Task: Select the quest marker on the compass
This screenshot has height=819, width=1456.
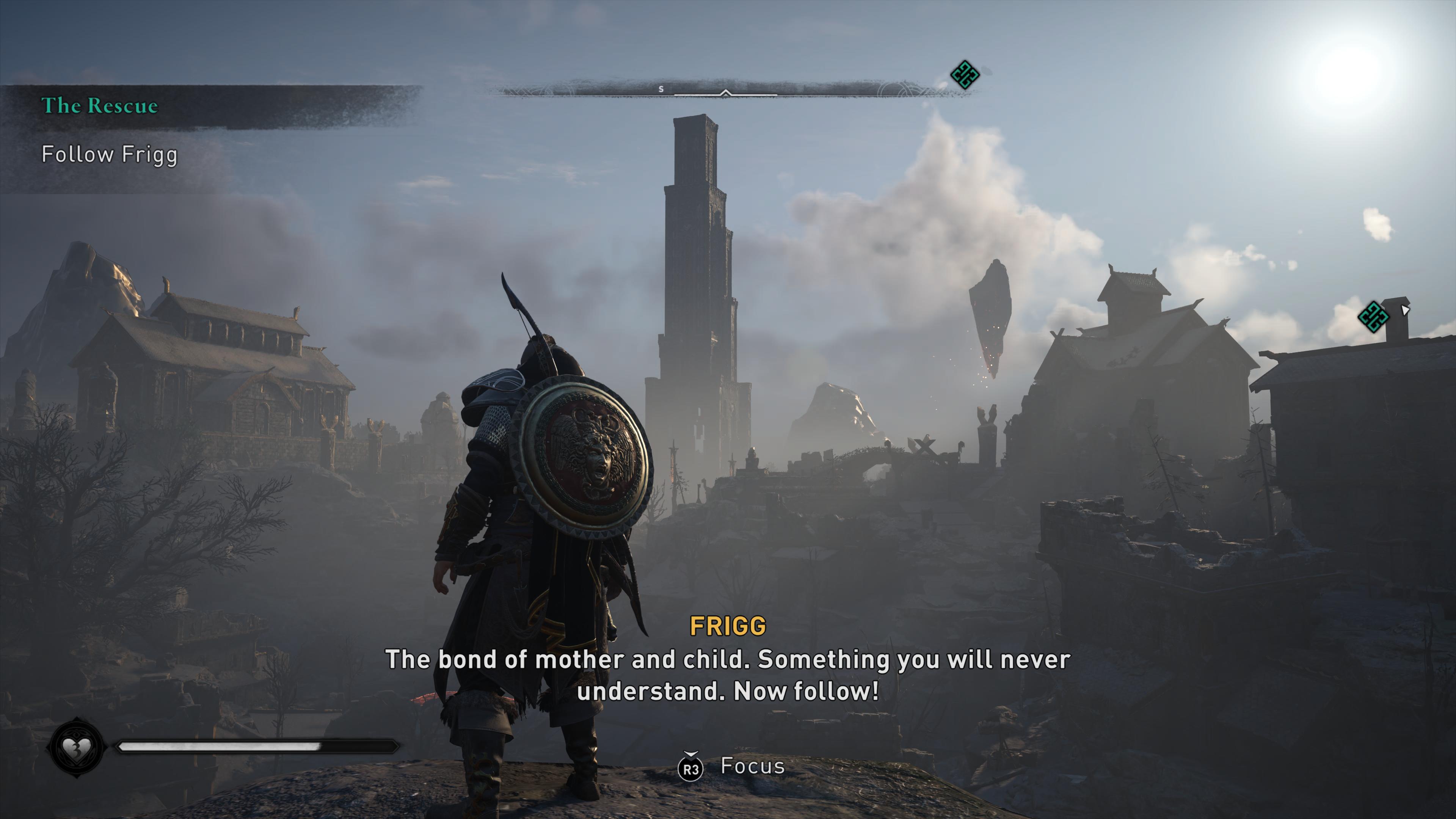Action: [x=964, y=75]
